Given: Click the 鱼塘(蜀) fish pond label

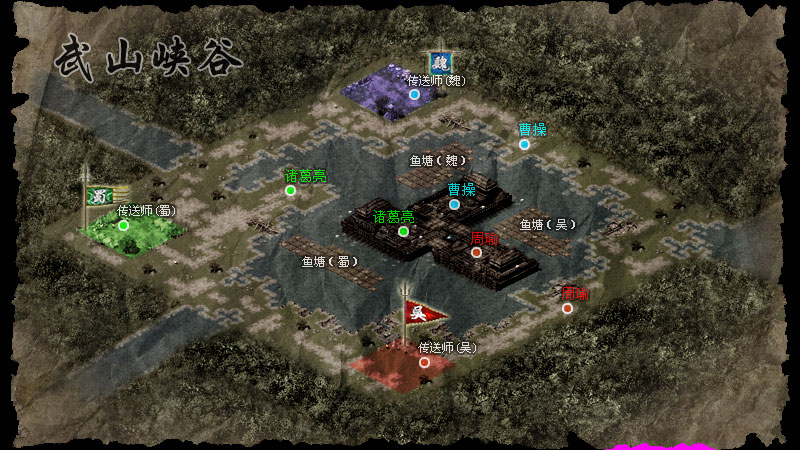Looking at the screenshot, I should point(330,261).
